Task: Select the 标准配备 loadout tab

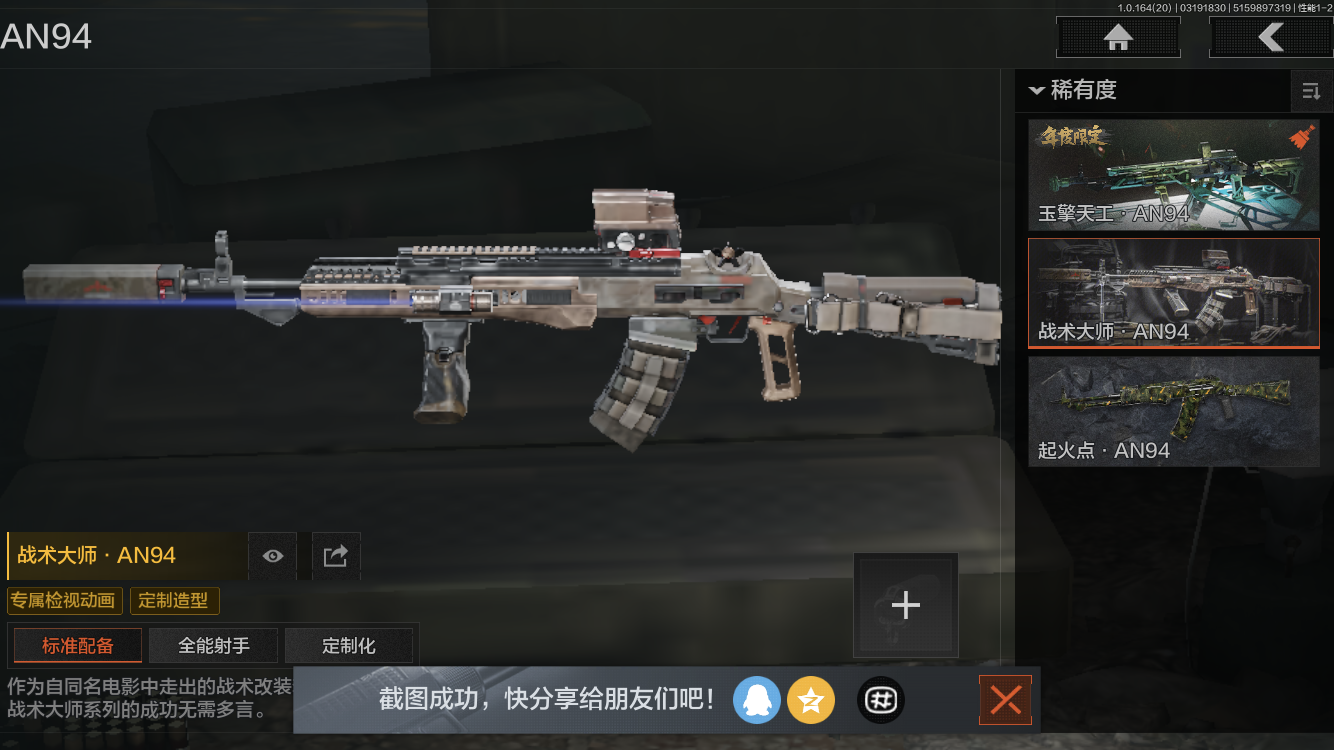Action: pos(77,645)
